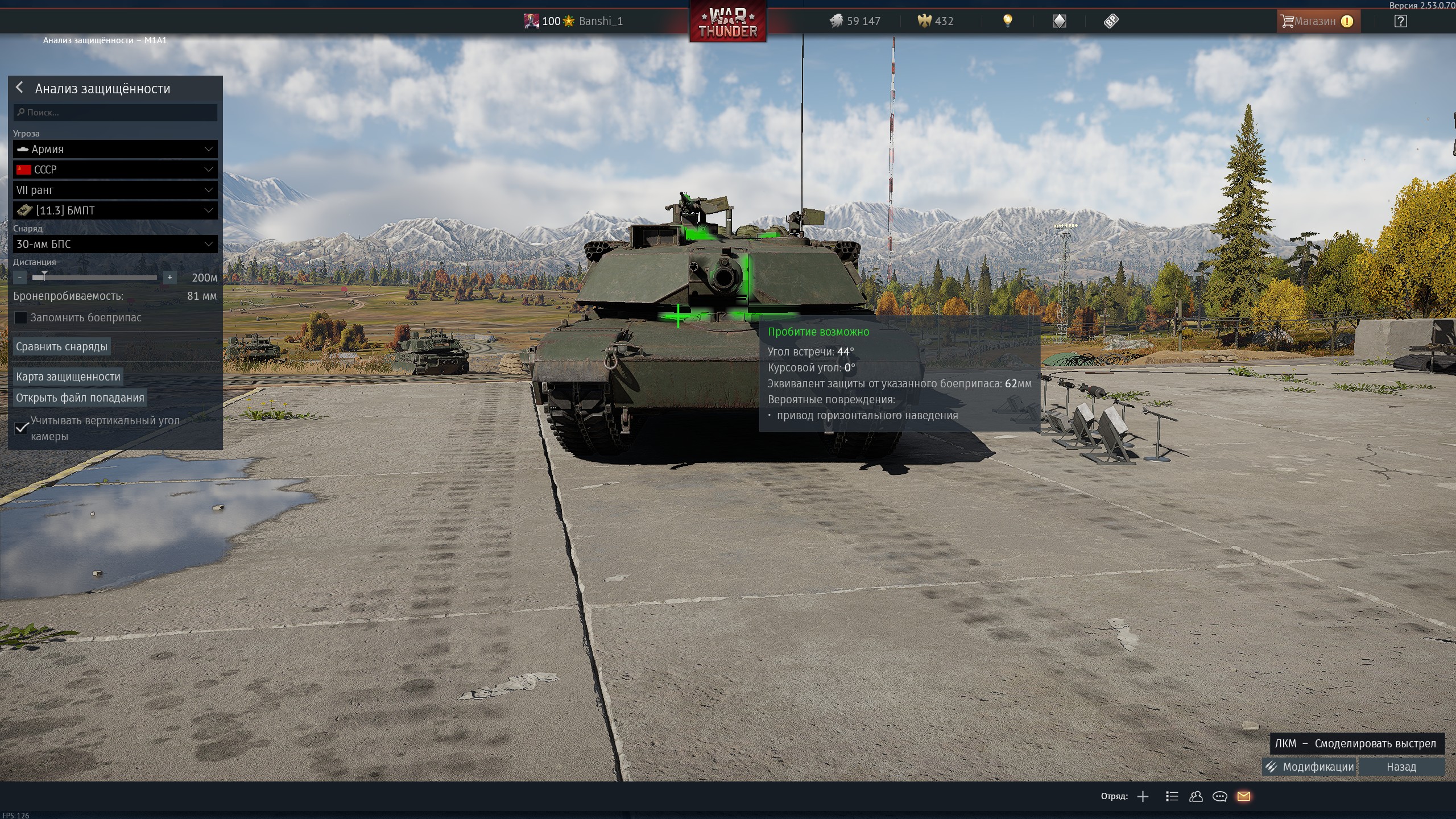The height and width of the screenshot is (819, 1456).
Task: Choose a shell in the 30-мм БПС dropdown
Action: click(x=115, y=244)
